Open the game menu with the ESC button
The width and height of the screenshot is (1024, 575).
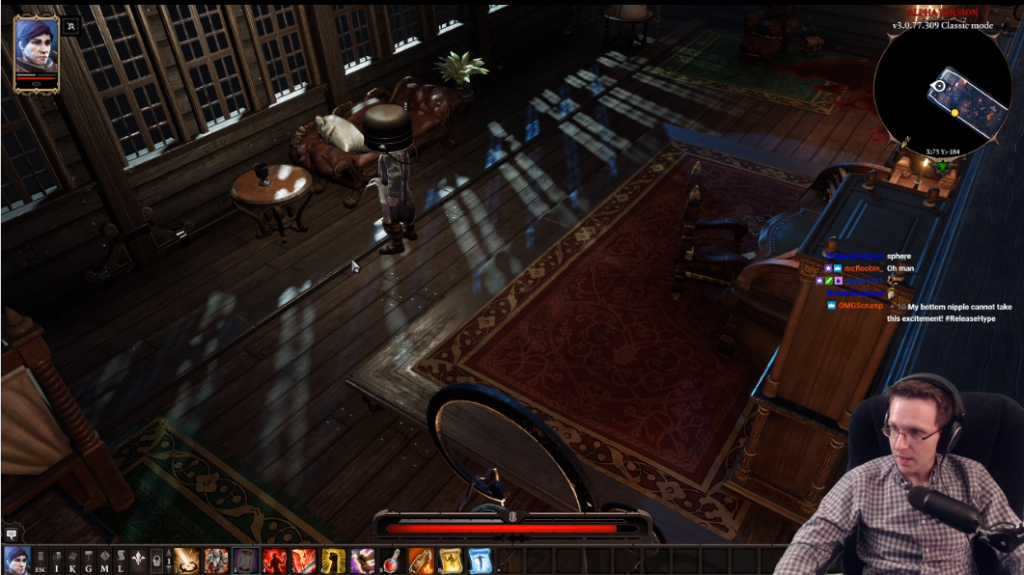[x=40, y=561]
